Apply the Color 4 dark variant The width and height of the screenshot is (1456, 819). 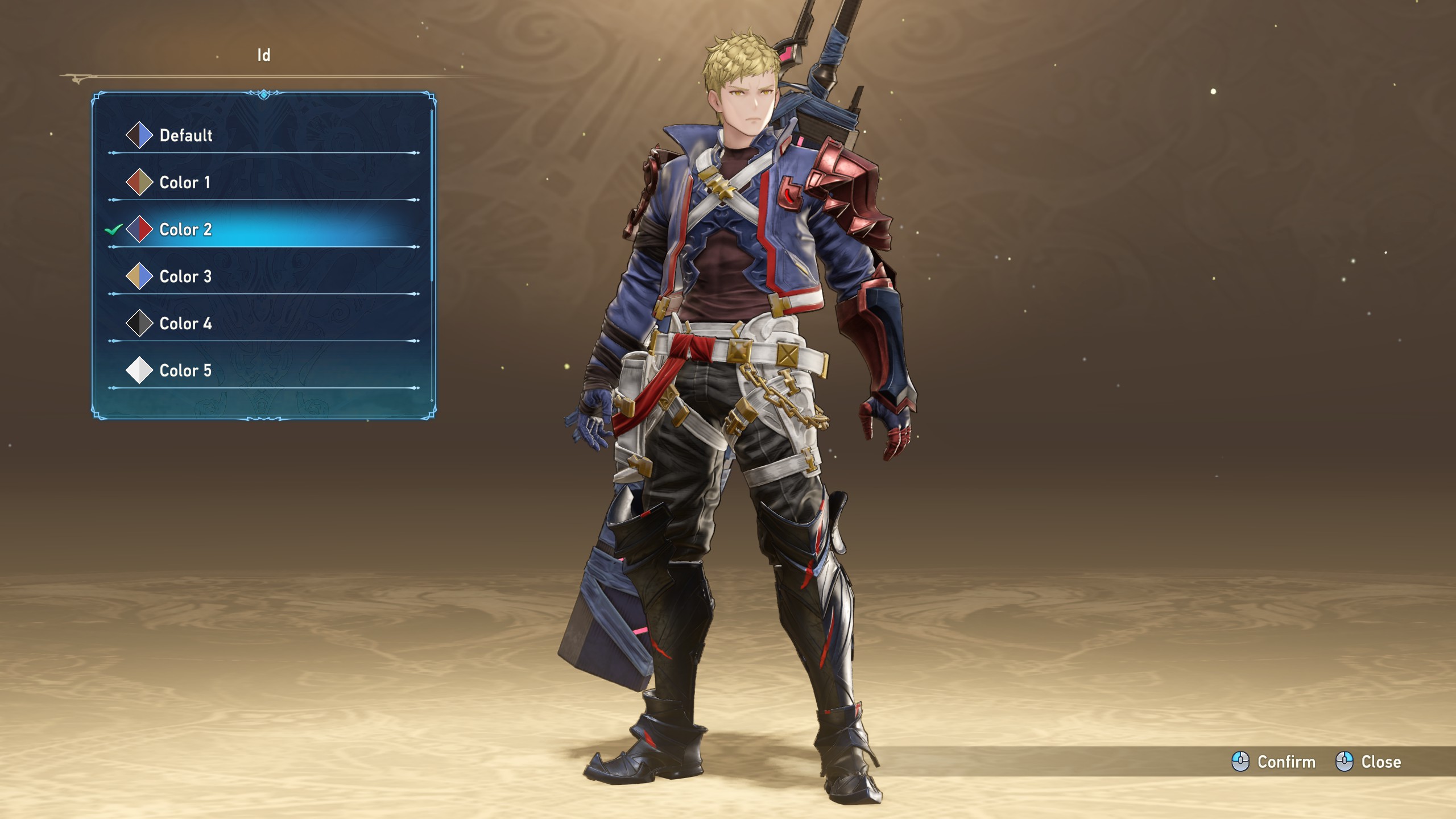pyautogui.click(x=185, y=324)
